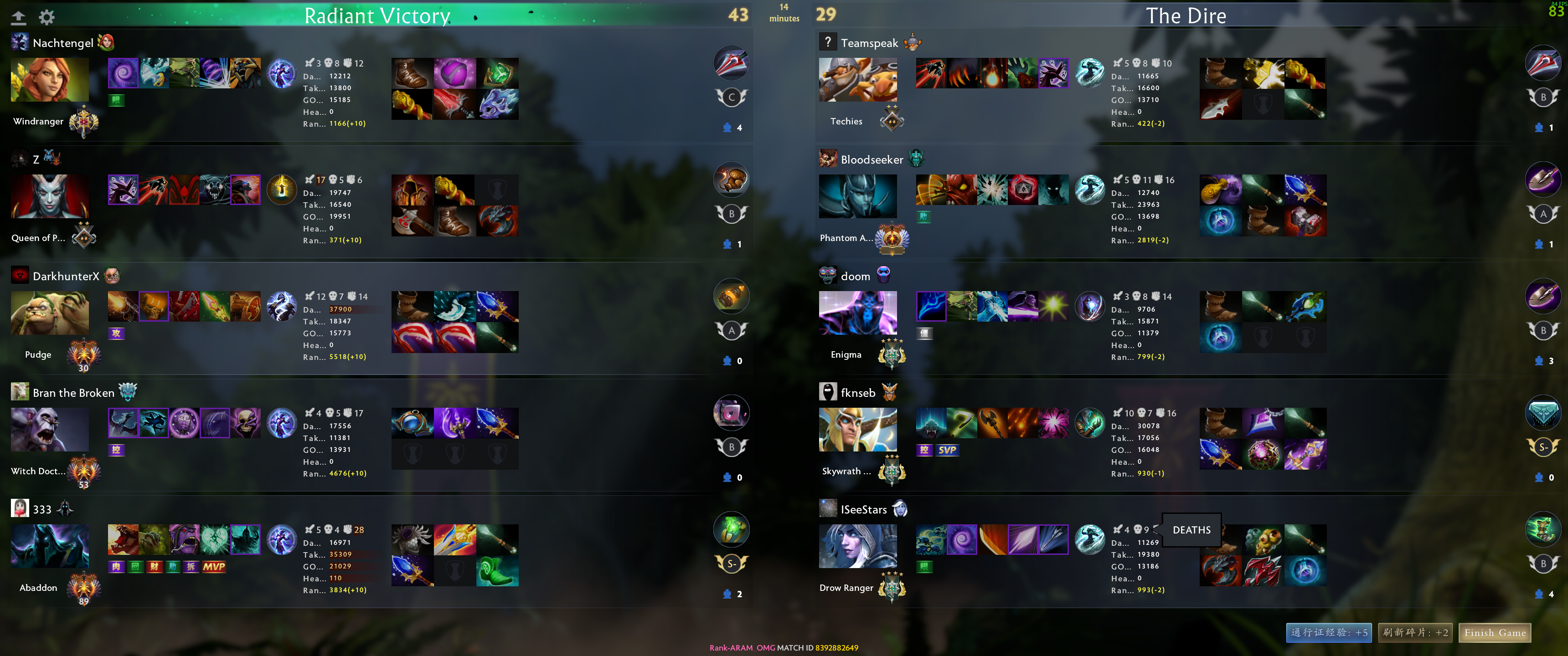This screenshot has width=1568, height=656.
Task: Open match ID 8392882649 link
Action: coord(836,648)
